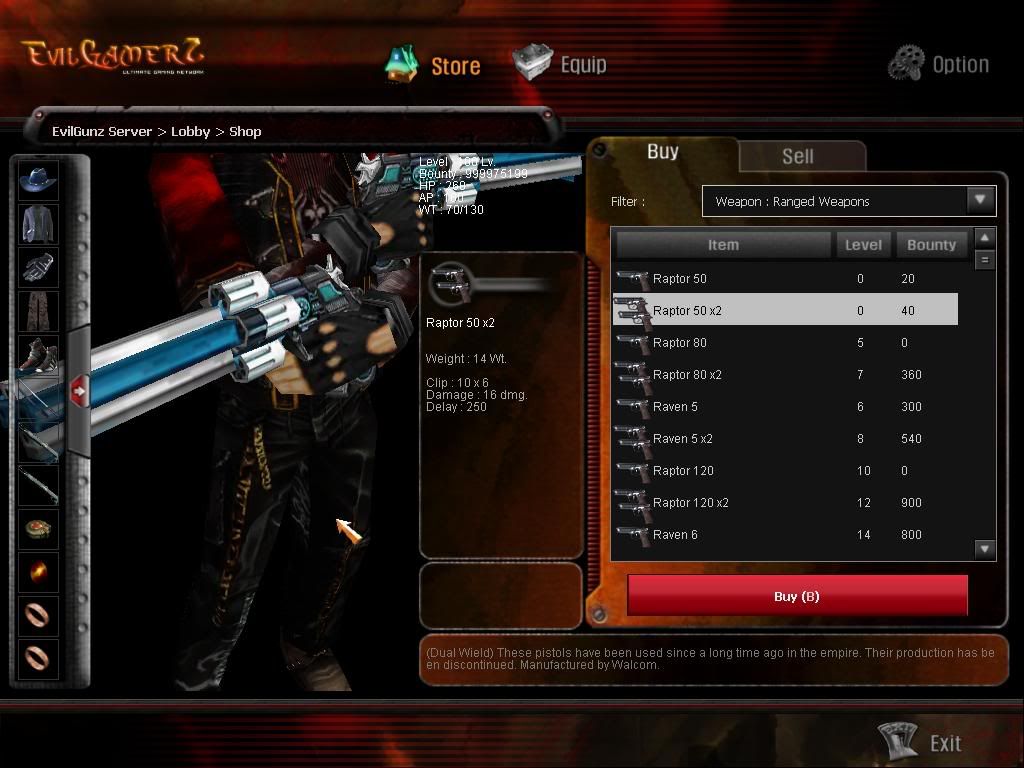Select the gloves equipment slot

tap(38, 267)
